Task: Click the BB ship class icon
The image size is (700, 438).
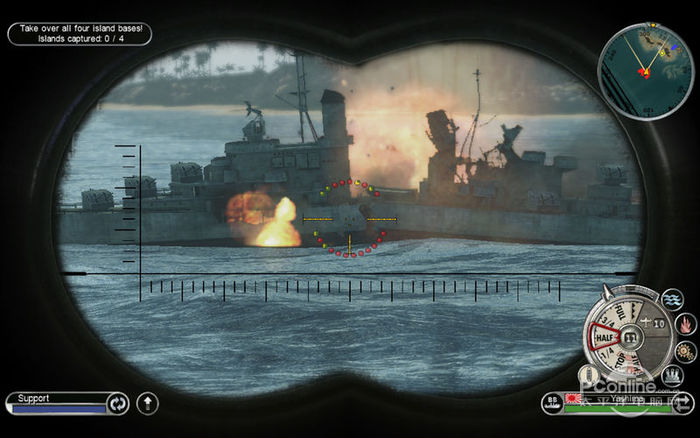Action: tap(550, 401)
